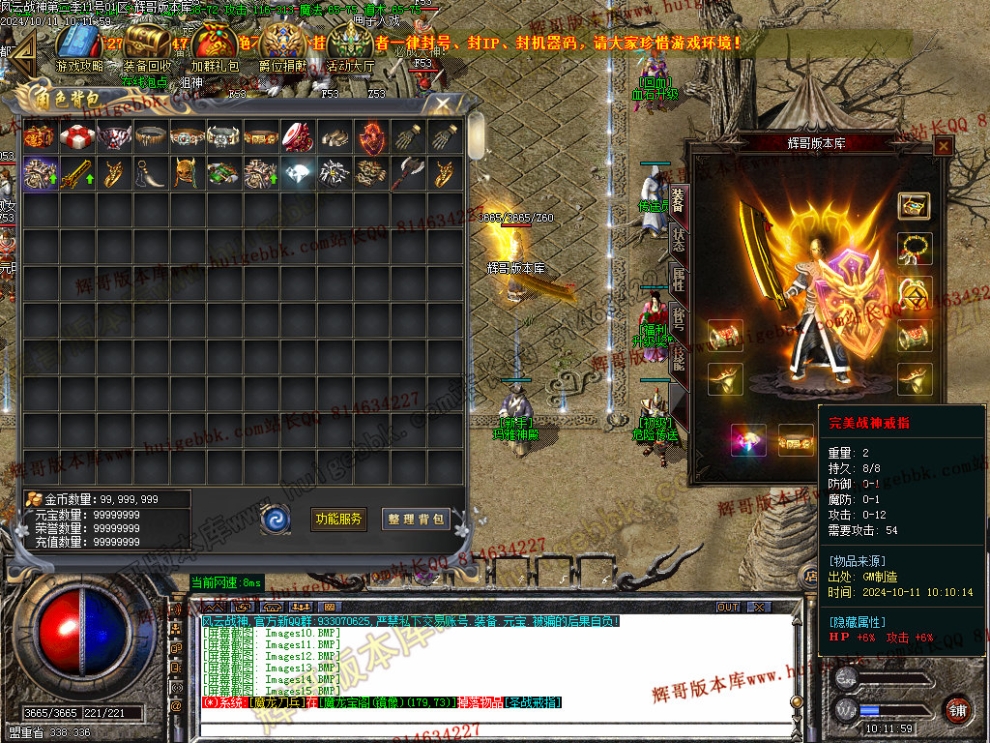Collapse the top icon bar with the left arrow

(x=24, y=48)
